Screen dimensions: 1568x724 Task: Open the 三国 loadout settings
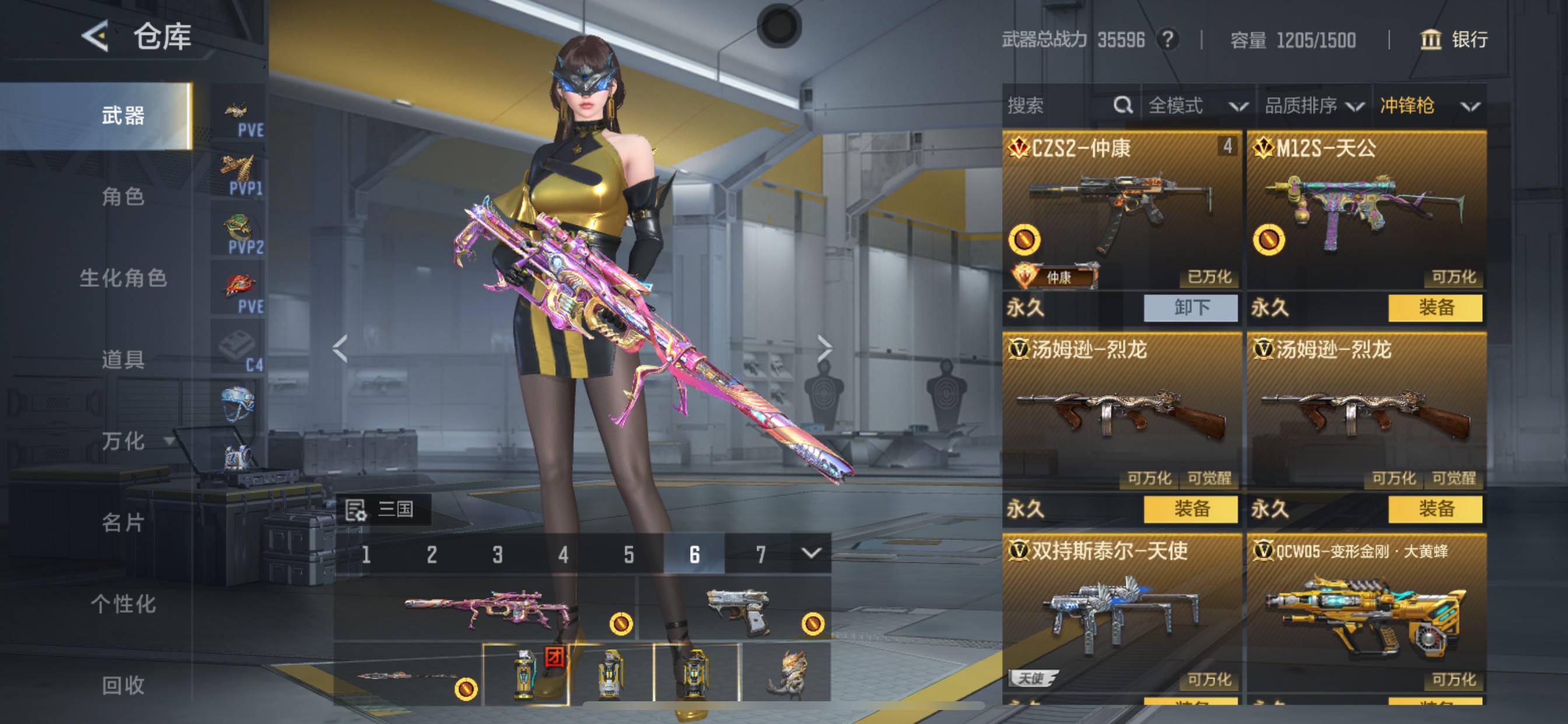pyautogui.click(x=383, y=509)
